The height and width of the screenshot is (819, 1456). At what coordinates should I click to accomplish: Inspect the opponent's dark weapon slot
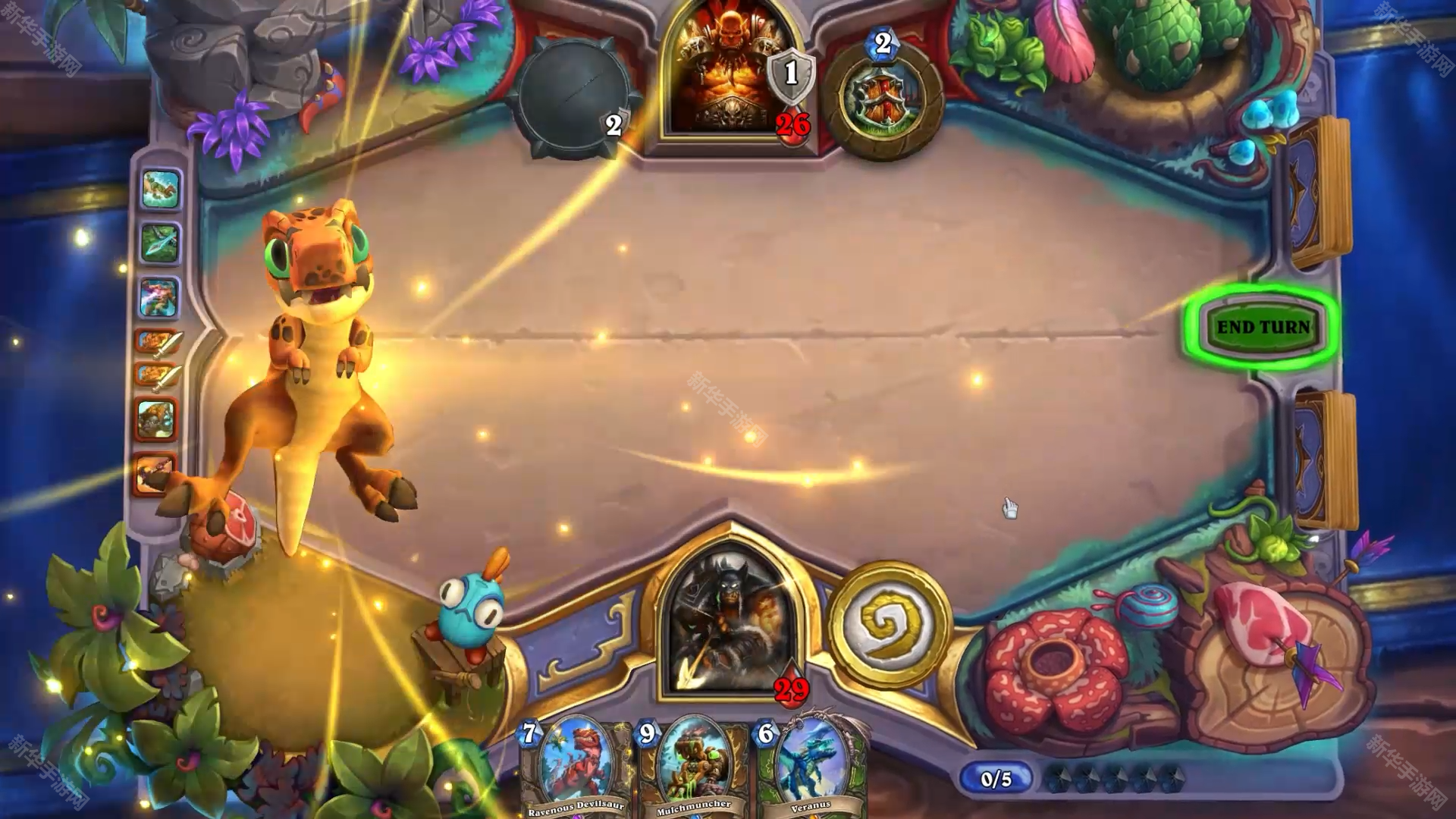(573, 99)
